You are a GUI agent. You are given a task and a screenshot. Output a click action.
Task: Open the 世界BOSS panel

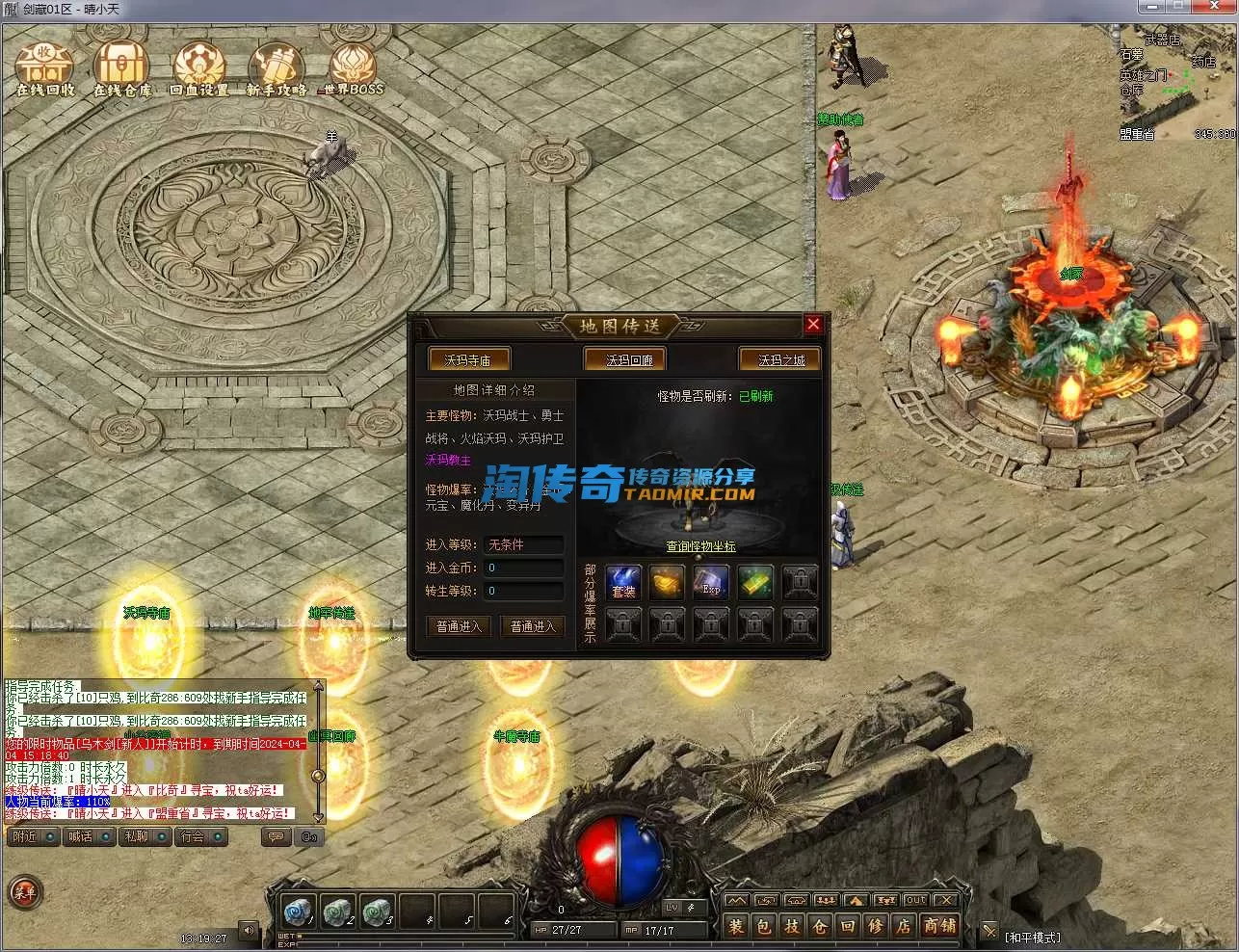click(353, 67)
